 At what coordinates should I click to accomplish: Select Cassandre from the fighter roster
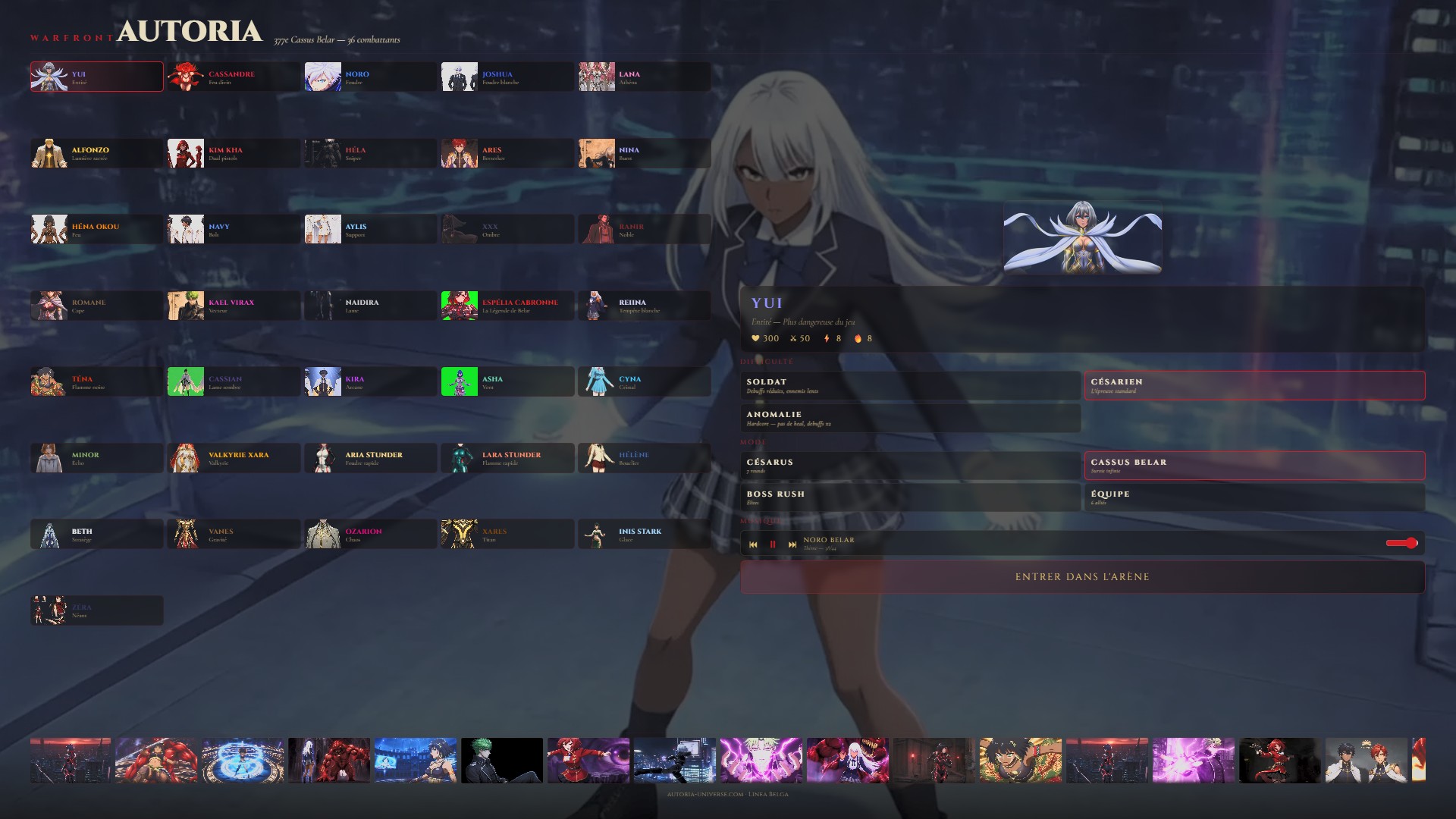pos(234,77)
